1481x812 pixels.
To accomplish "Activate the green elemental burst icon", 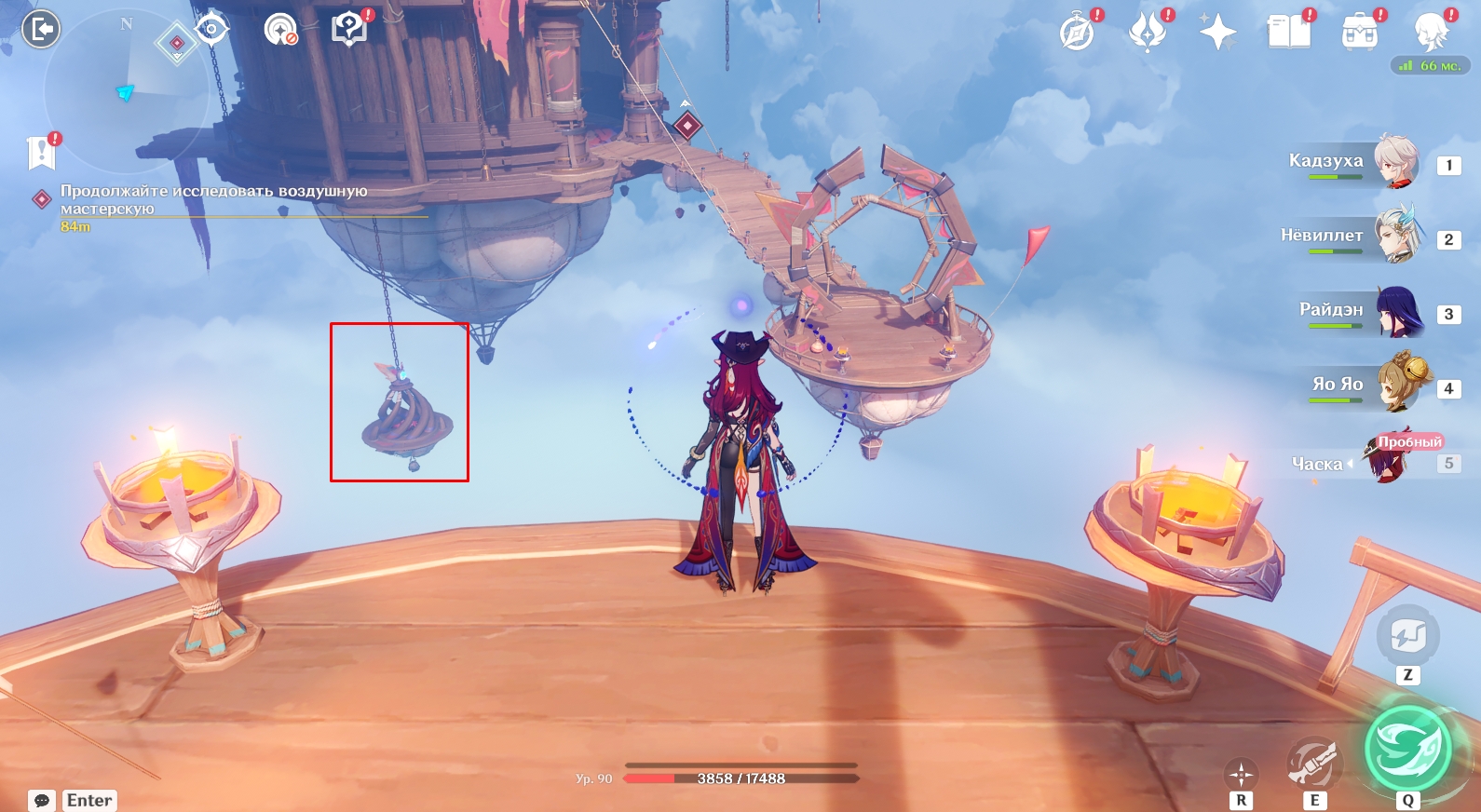I will point(1407,749).
